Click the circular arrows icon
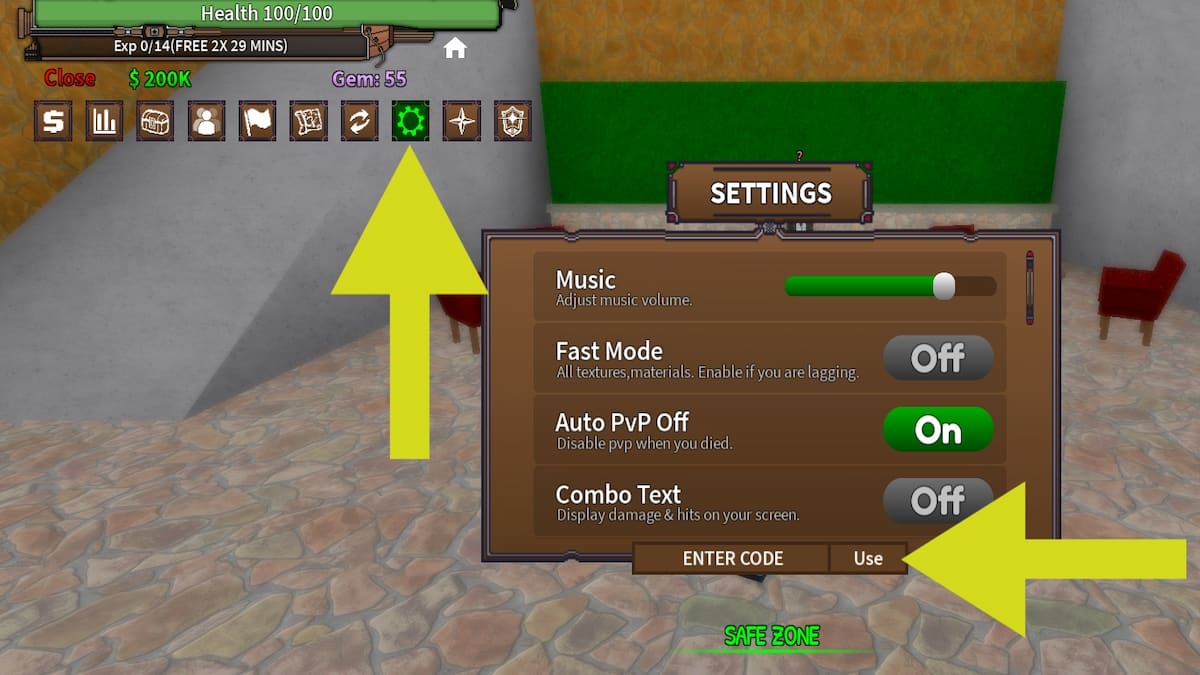The width and height of the screenshot is (1200, 675). coord(359,121)
